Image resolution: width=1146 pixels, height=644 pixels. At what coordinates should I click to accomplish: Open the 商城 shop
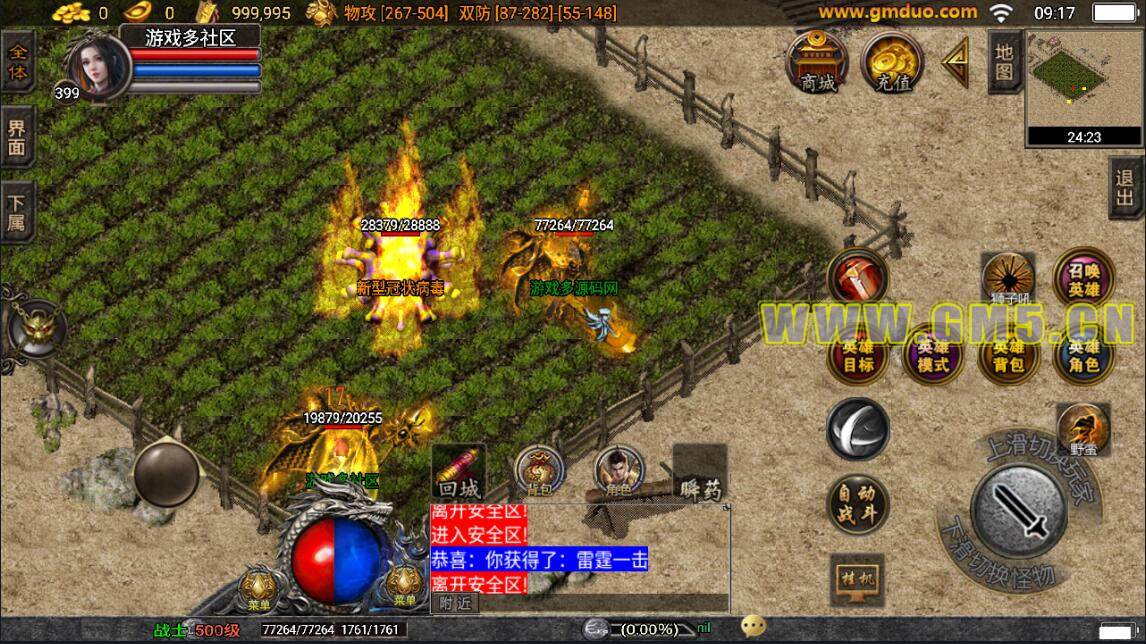[x=817, y=62]
